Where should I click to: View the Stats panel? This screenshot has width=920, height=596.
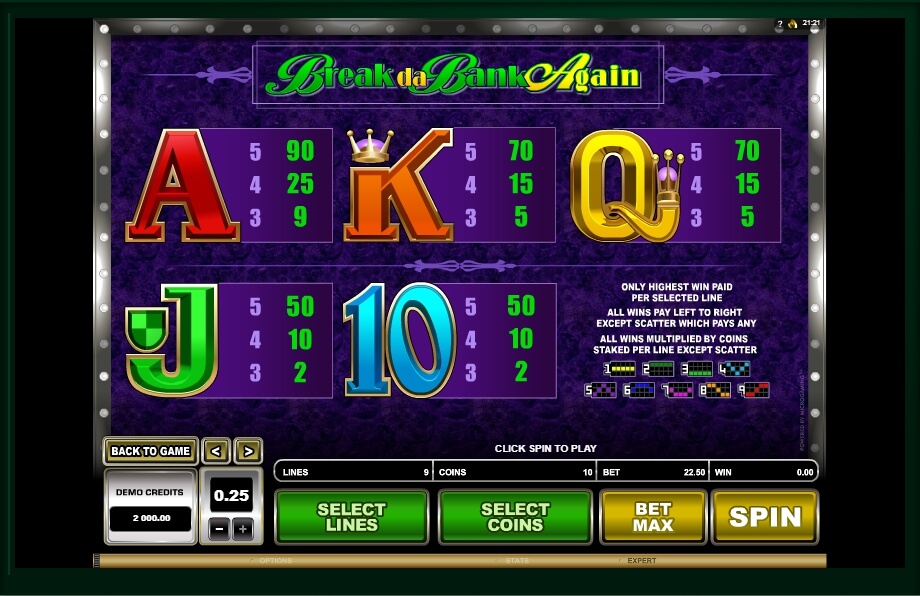[517, 561]
